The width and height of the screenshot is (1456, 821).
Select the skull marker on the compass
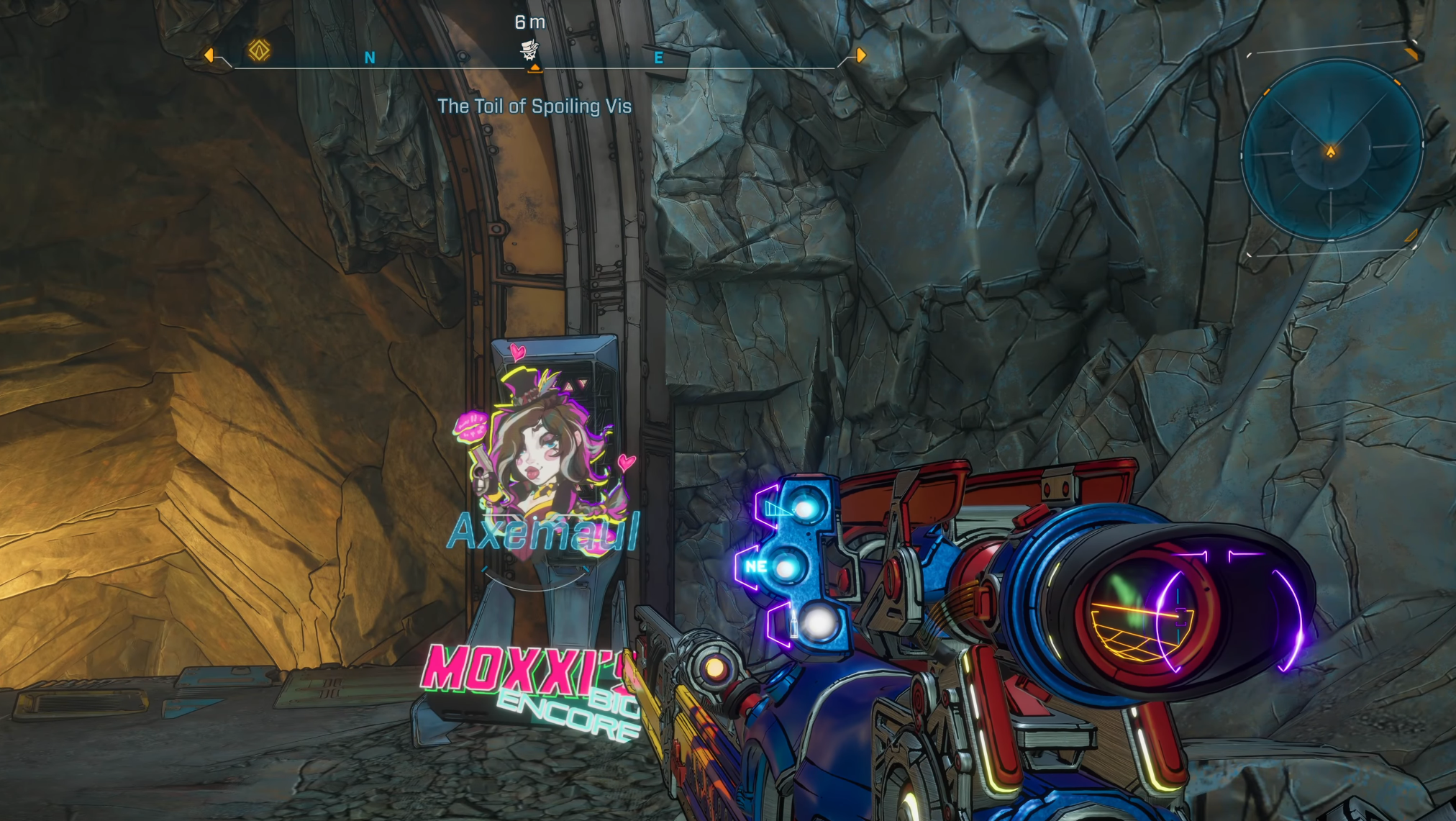click(x=529, y=50)
